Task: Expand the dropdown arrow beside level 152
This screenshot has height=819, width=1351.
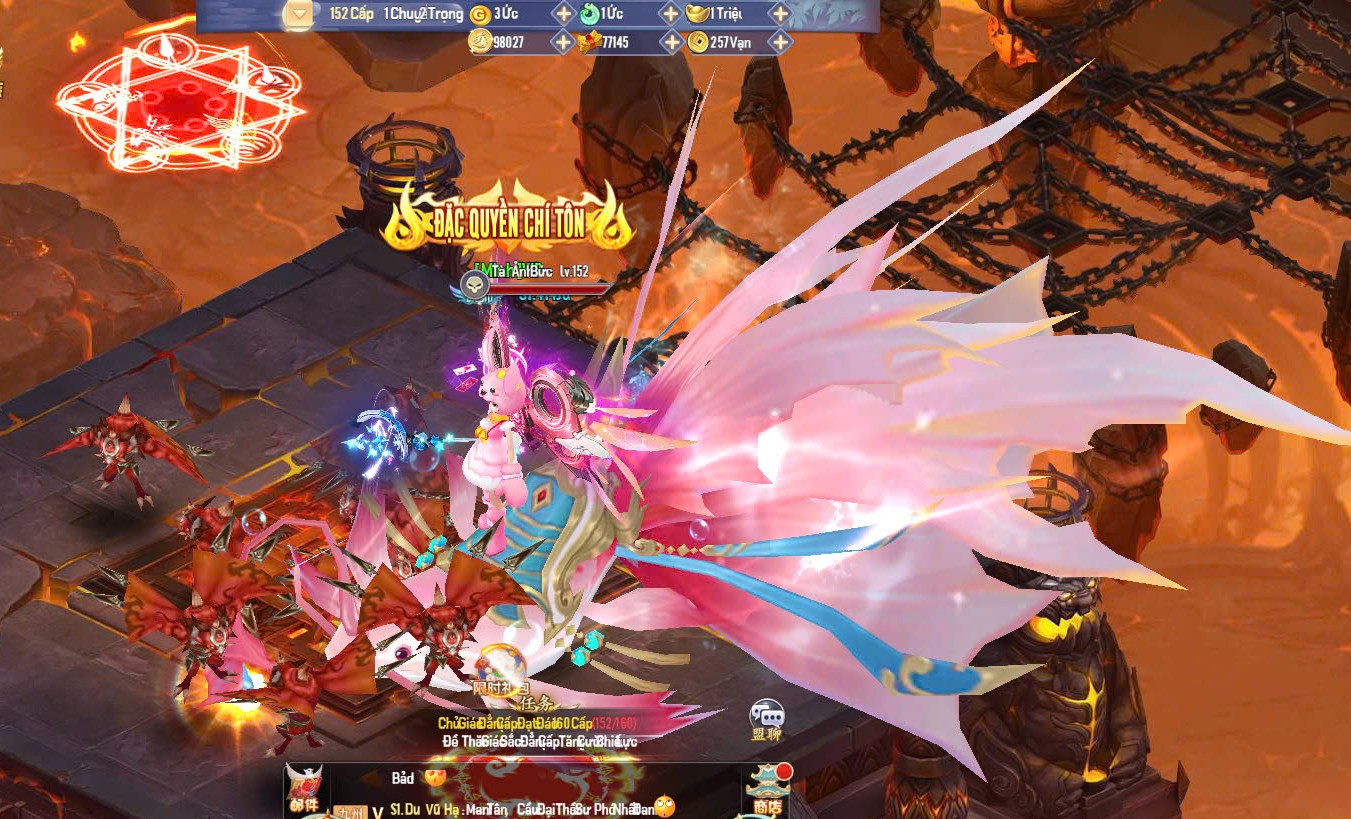Action: [299, 14]
